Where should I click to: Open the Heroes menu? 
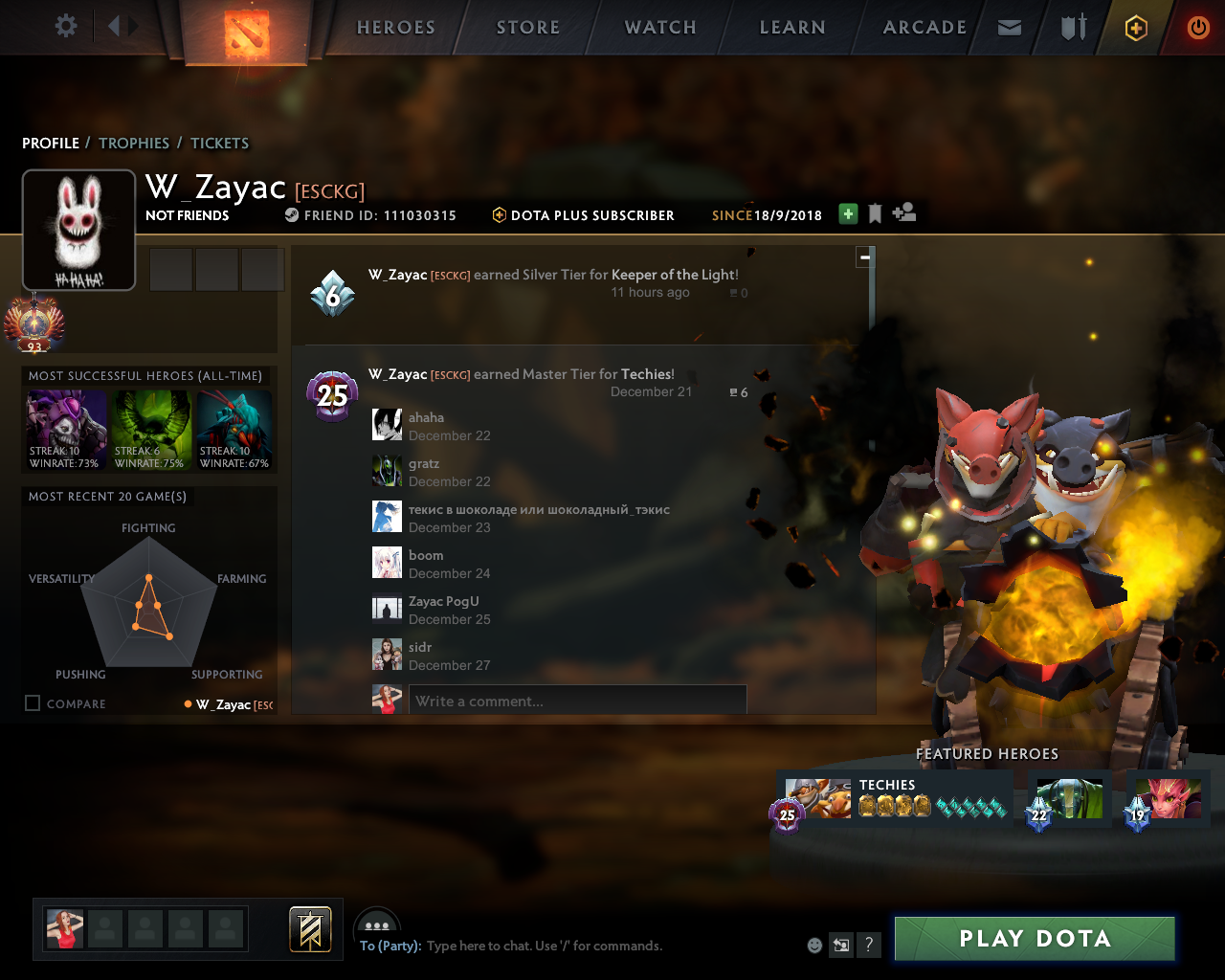[396, 28]
